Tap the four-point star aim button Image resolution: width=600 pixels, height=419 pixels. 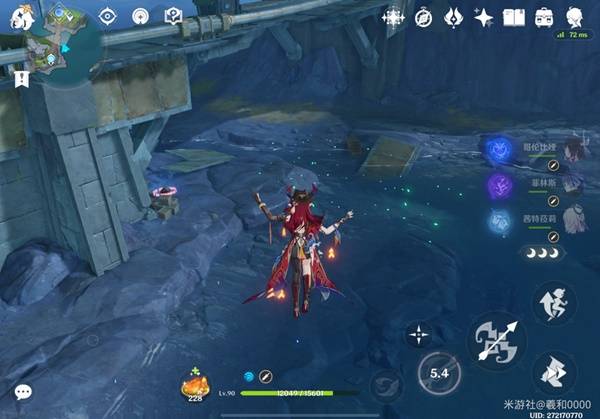point(417,334)
